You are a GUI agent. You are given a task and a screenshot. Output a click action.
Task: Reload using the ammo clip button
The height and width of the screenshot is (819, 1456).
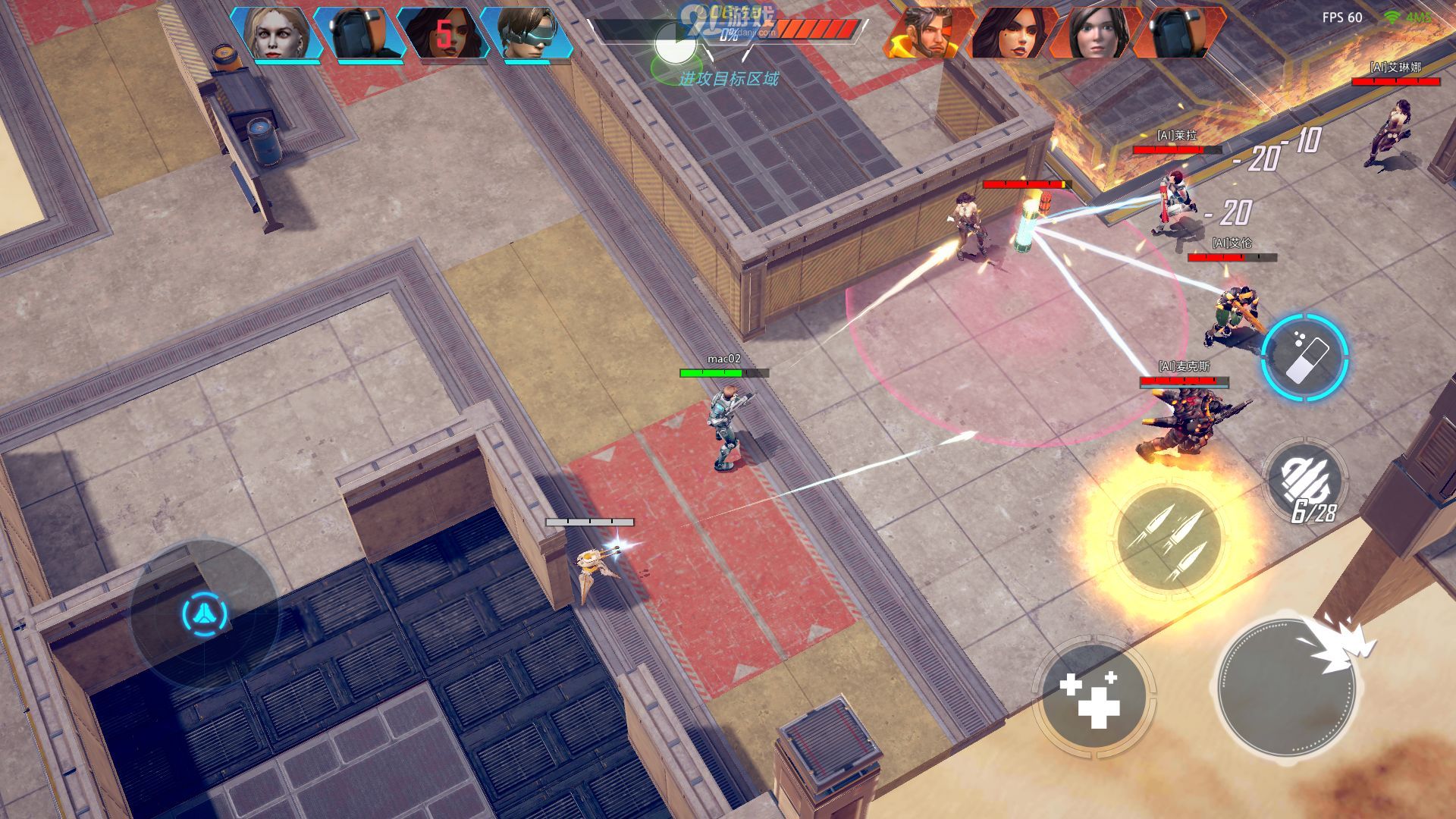coord(1305,479)
